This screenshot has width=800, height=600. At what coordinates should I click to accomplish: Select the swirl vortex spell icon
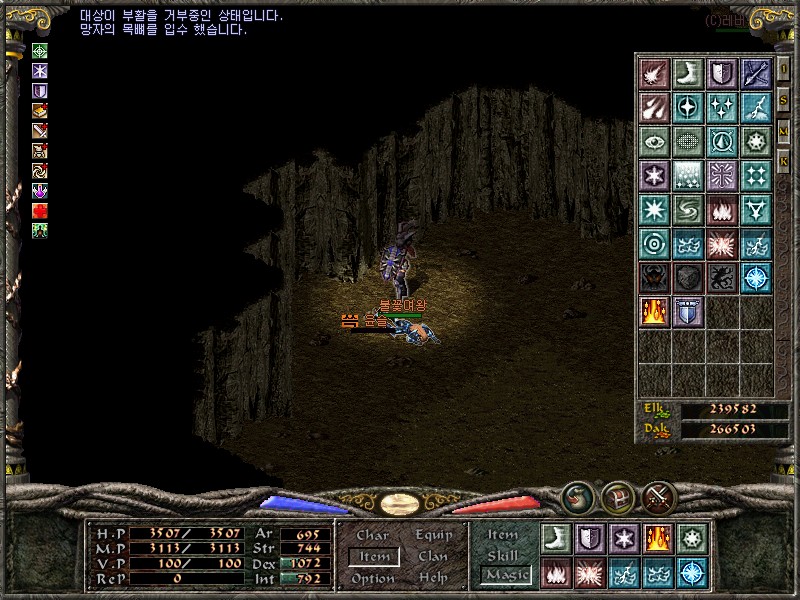[x=688, y=209]
